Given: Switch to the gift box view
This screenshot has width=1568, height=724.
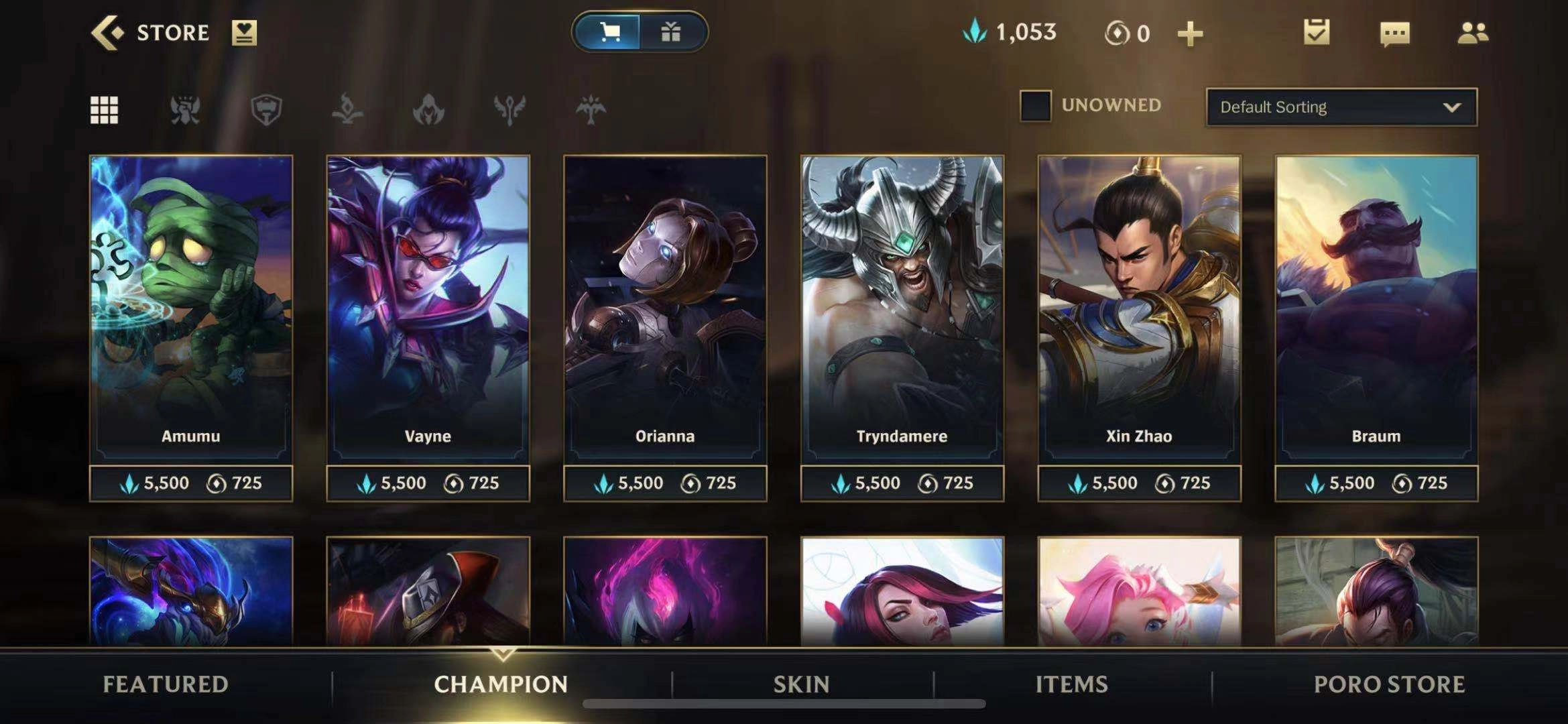Looking at the screenshot, I should 671,32.
